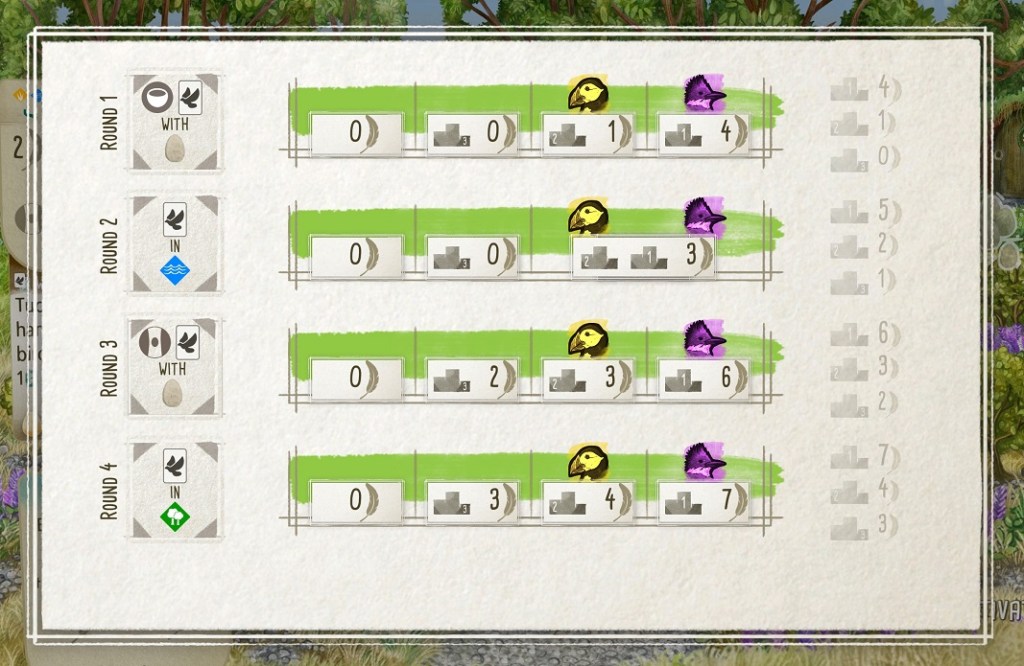The width and height of the screenshot is (1024, 666).
Task: Choose the Round 4 forest birds goal tile
Action: [x=175, y=491]
